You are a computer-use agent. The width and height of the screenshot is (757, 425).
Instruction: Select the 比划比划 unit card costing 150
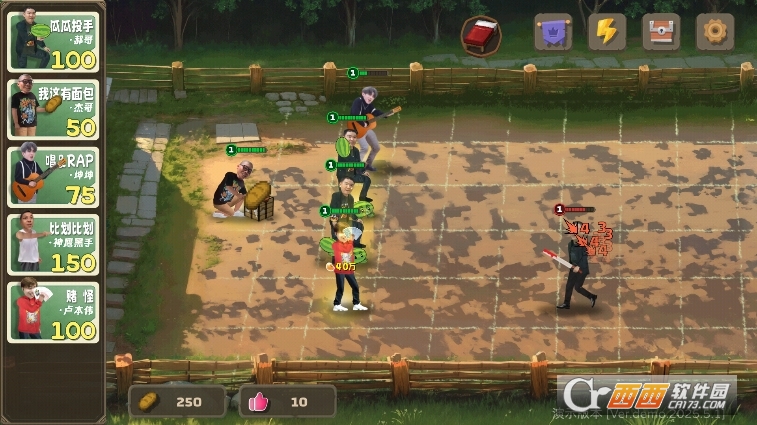click(x=54, y=243)
